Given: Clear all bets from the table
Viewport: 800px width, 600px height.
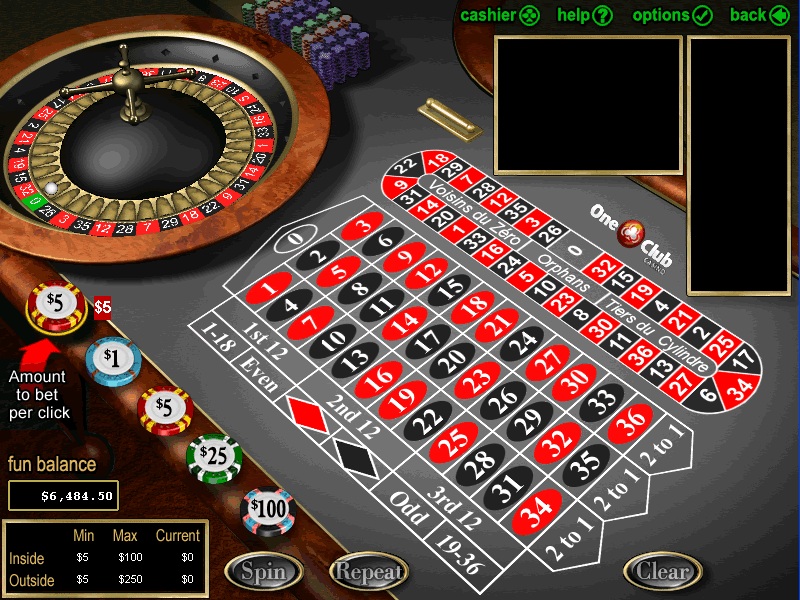Looking at the screenshot, I should [663, 572].
